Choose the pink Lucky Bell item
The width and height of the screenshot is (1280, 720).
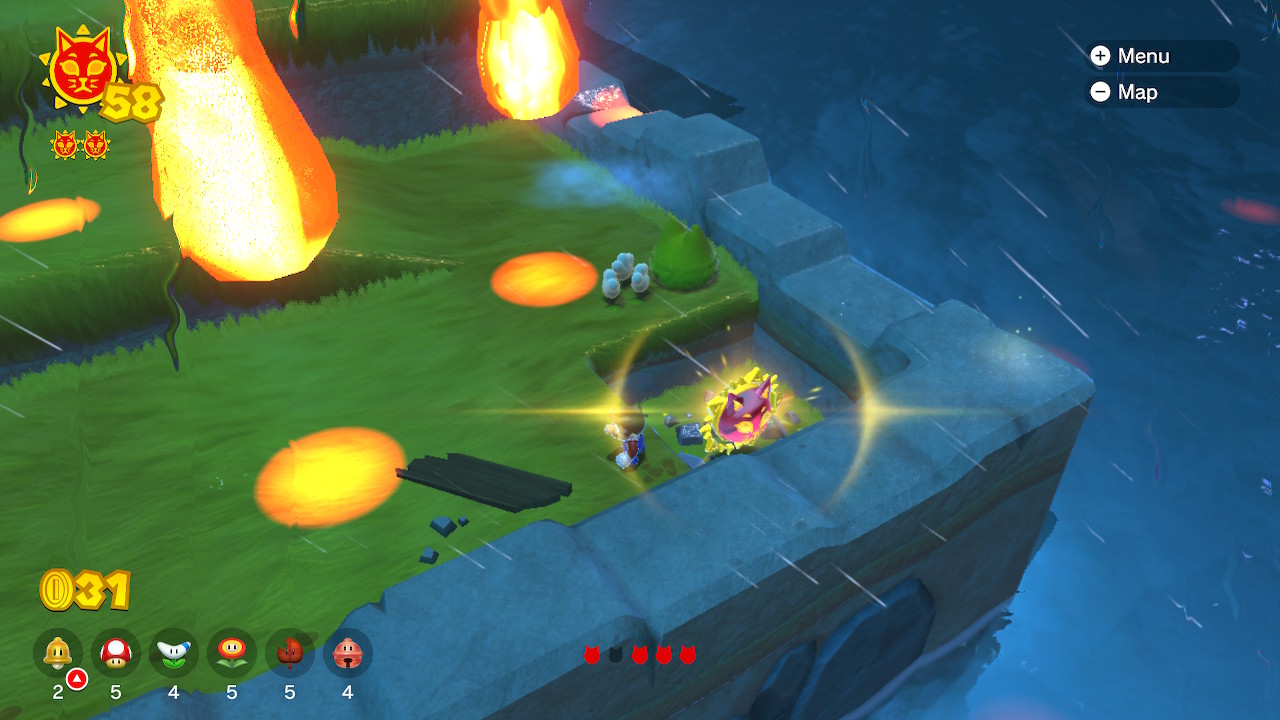click(x=348, y=653)
